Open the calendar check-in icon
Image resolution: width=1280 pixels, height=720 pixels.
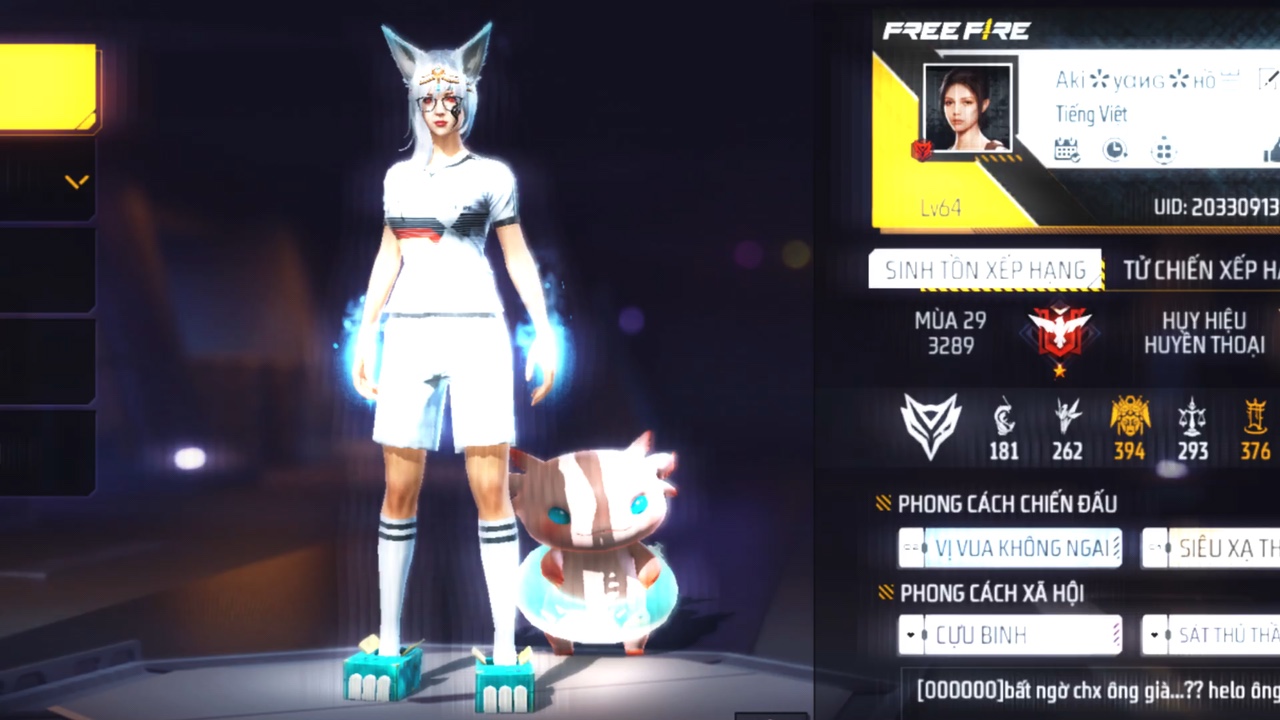tap(1067, 150)
